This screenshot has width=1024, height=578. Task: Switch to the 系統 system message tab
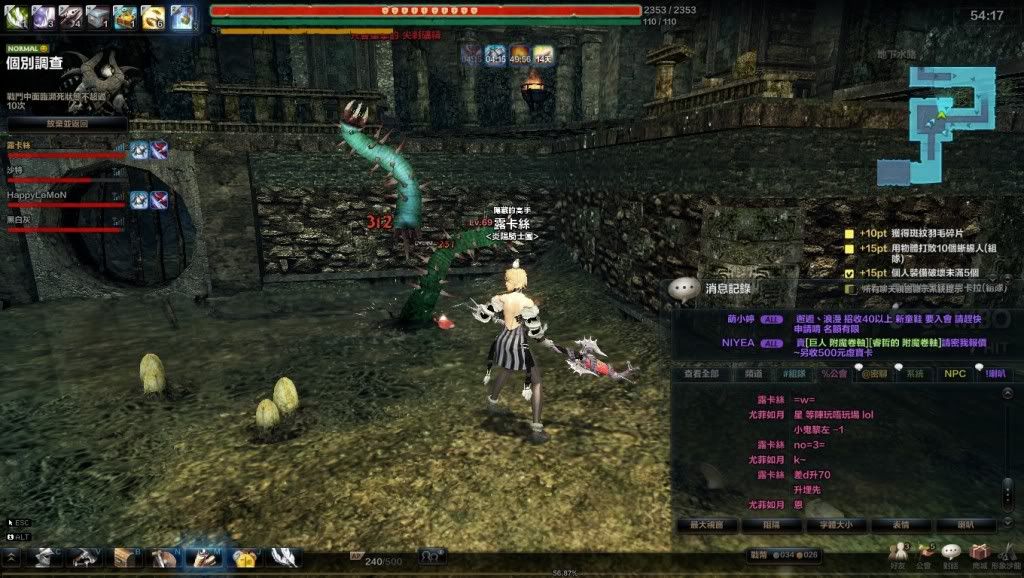coord(914,374)
